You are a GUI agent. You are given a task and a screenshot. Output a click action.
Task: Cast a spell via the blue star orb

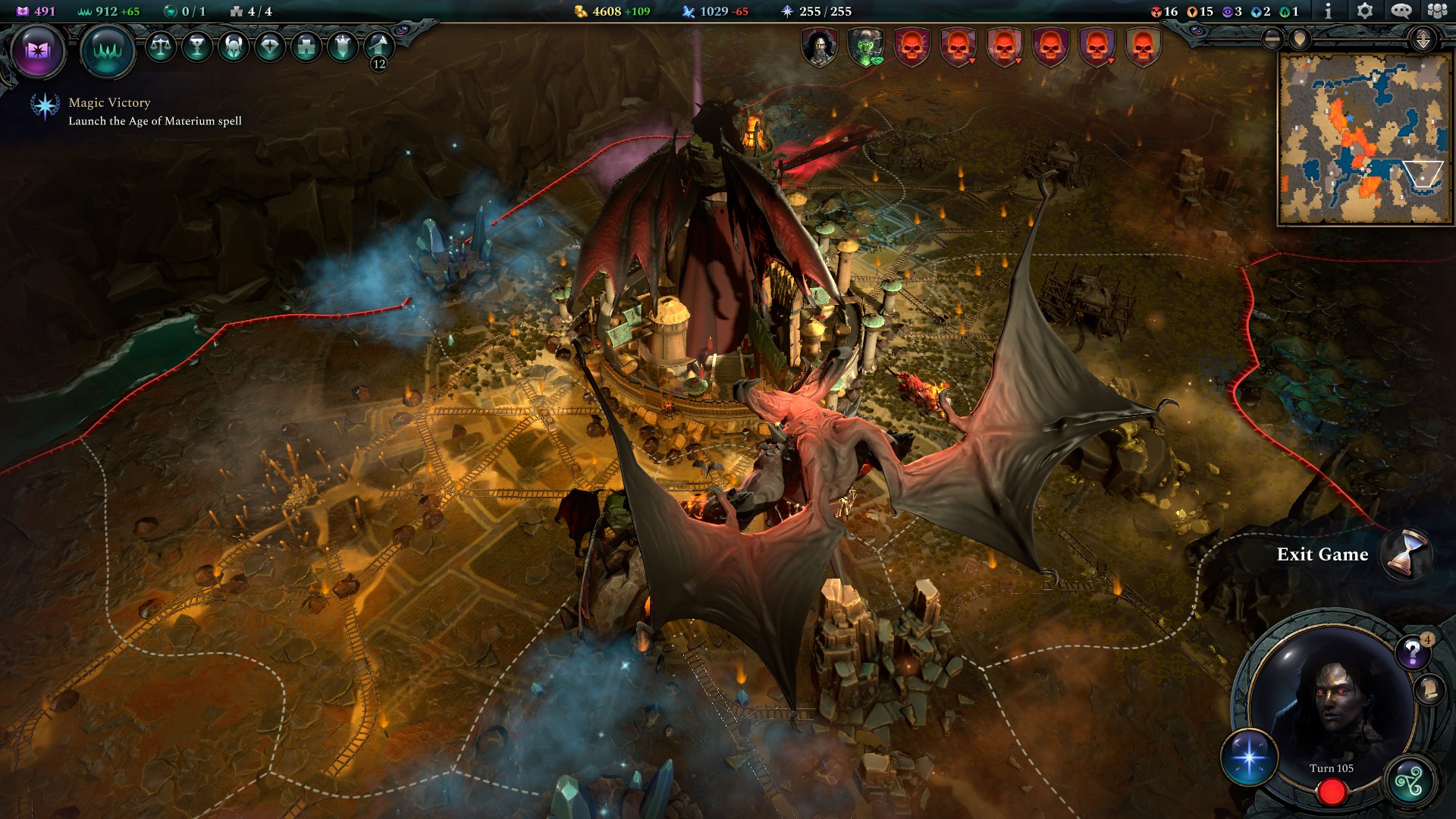pos(1249,758)
